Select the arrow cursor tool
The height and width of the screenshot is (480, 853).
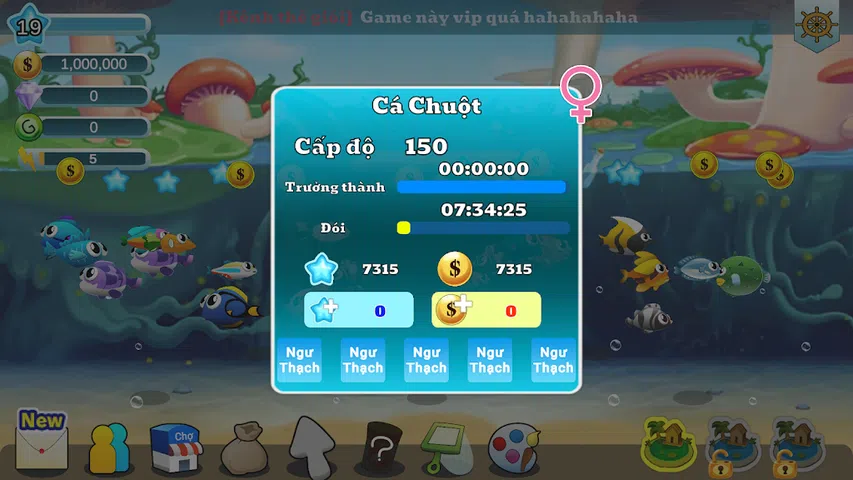(x=311, y=446)
